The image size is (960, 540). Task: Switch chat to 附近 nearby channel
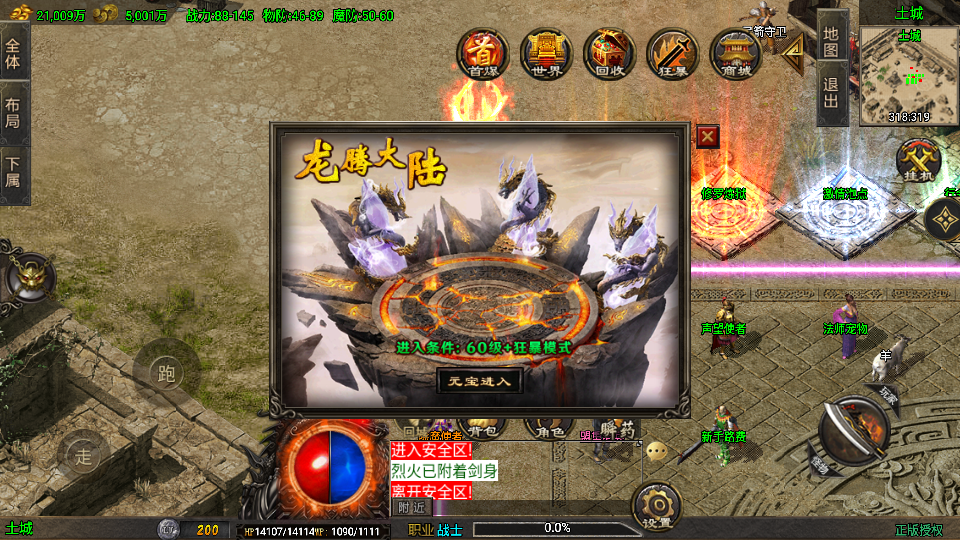[x=411, y=507]
